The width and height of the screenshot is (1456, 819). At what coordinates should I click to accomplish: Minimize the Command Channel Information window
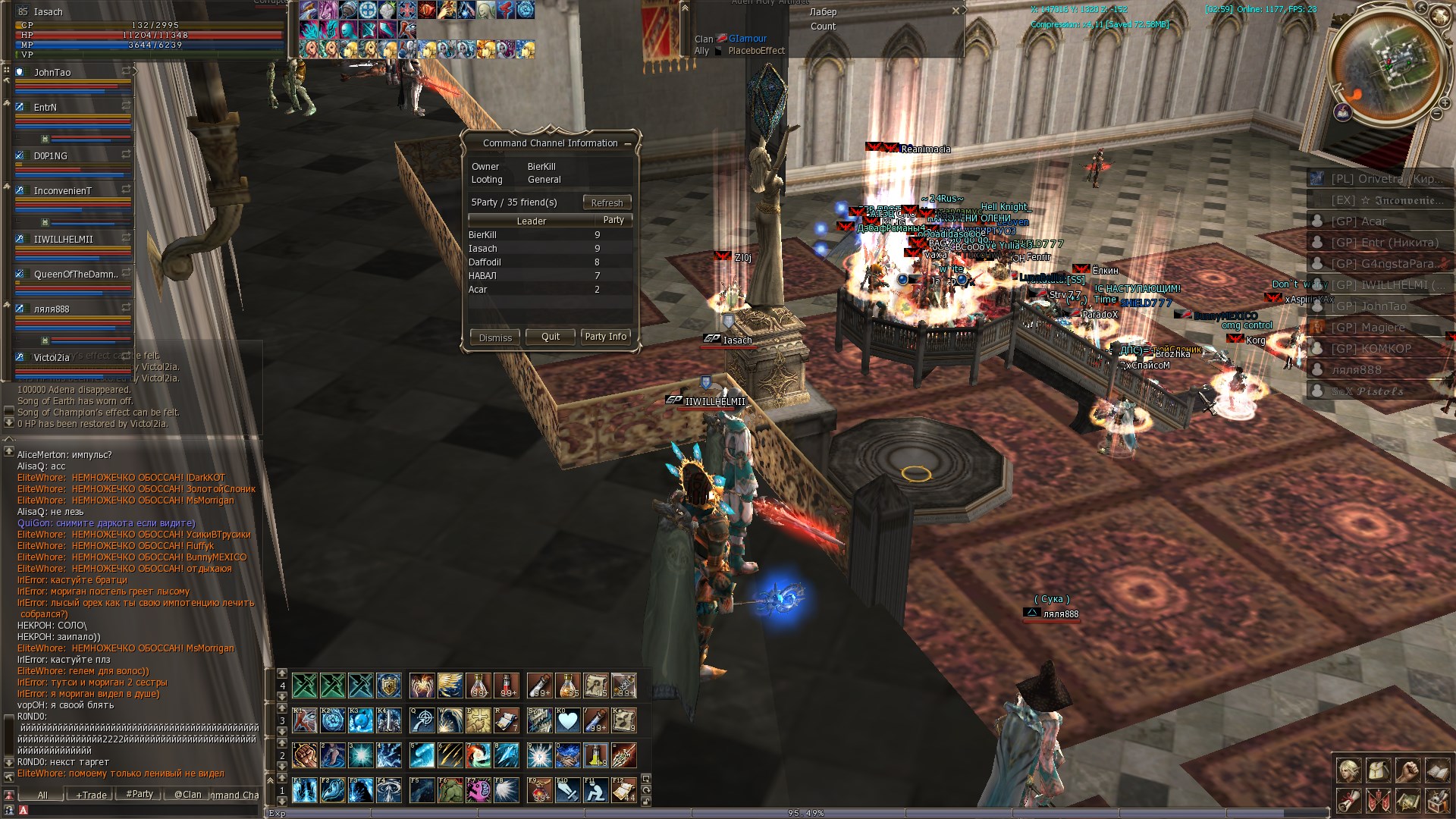tap(627, 143)
